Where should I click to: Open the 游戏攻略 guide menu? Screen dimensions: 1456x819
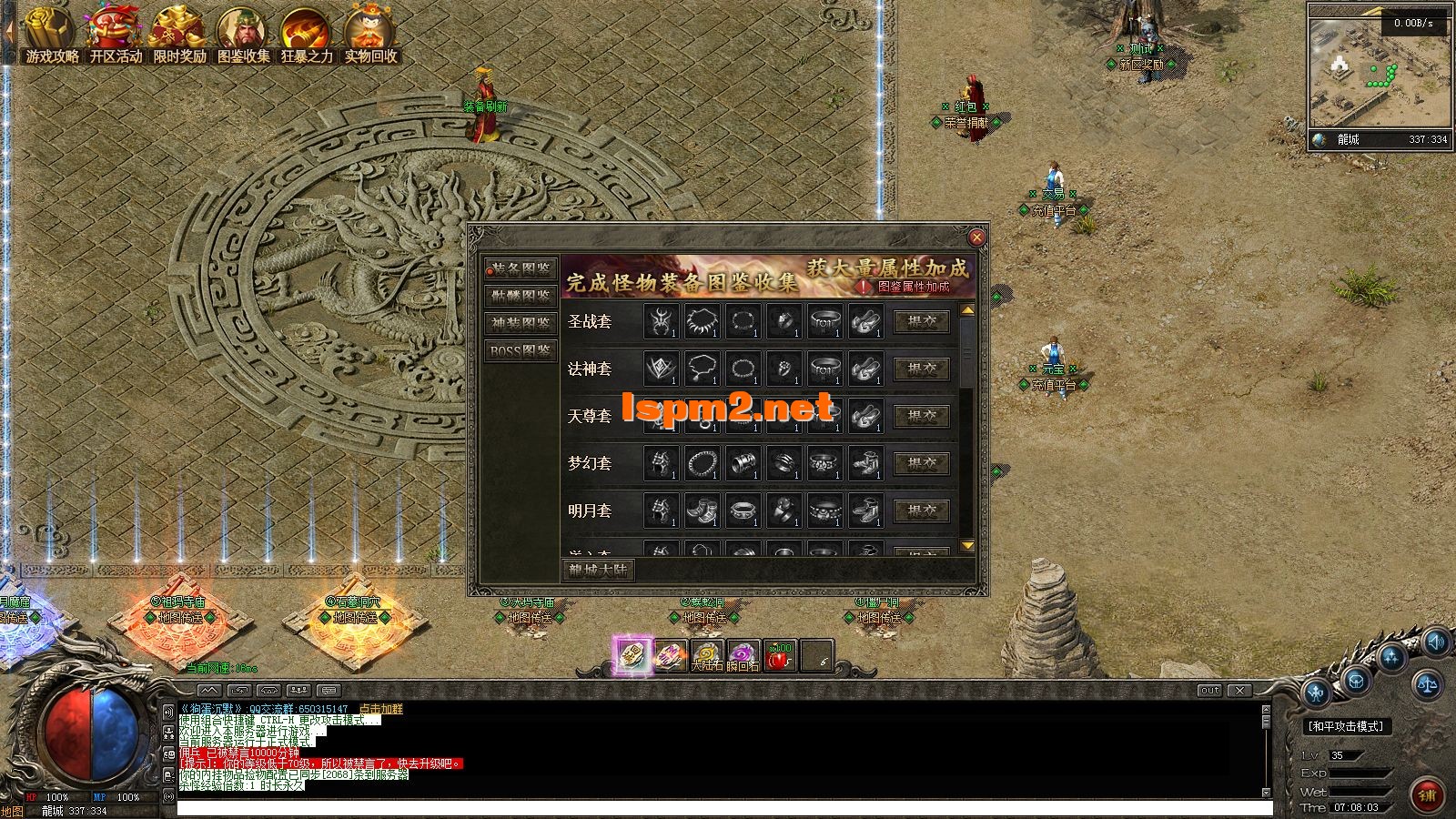51,36
